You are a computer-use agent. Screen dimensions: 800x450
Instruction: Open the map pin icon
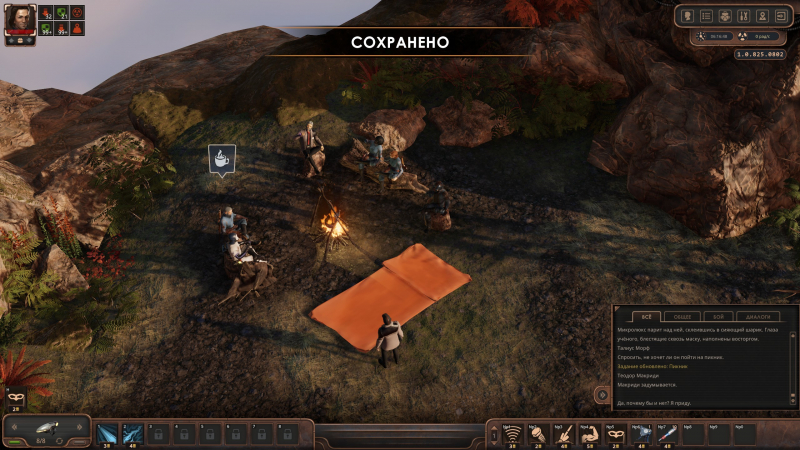tap(761, 16)
